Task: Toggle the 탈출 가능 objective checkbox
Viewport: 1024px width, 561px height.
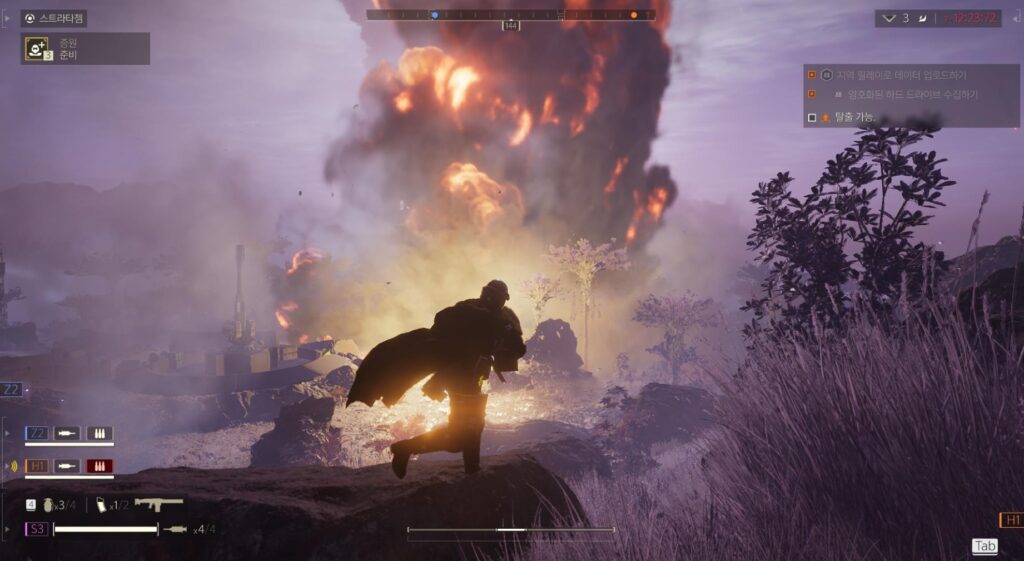Action: 812,117
